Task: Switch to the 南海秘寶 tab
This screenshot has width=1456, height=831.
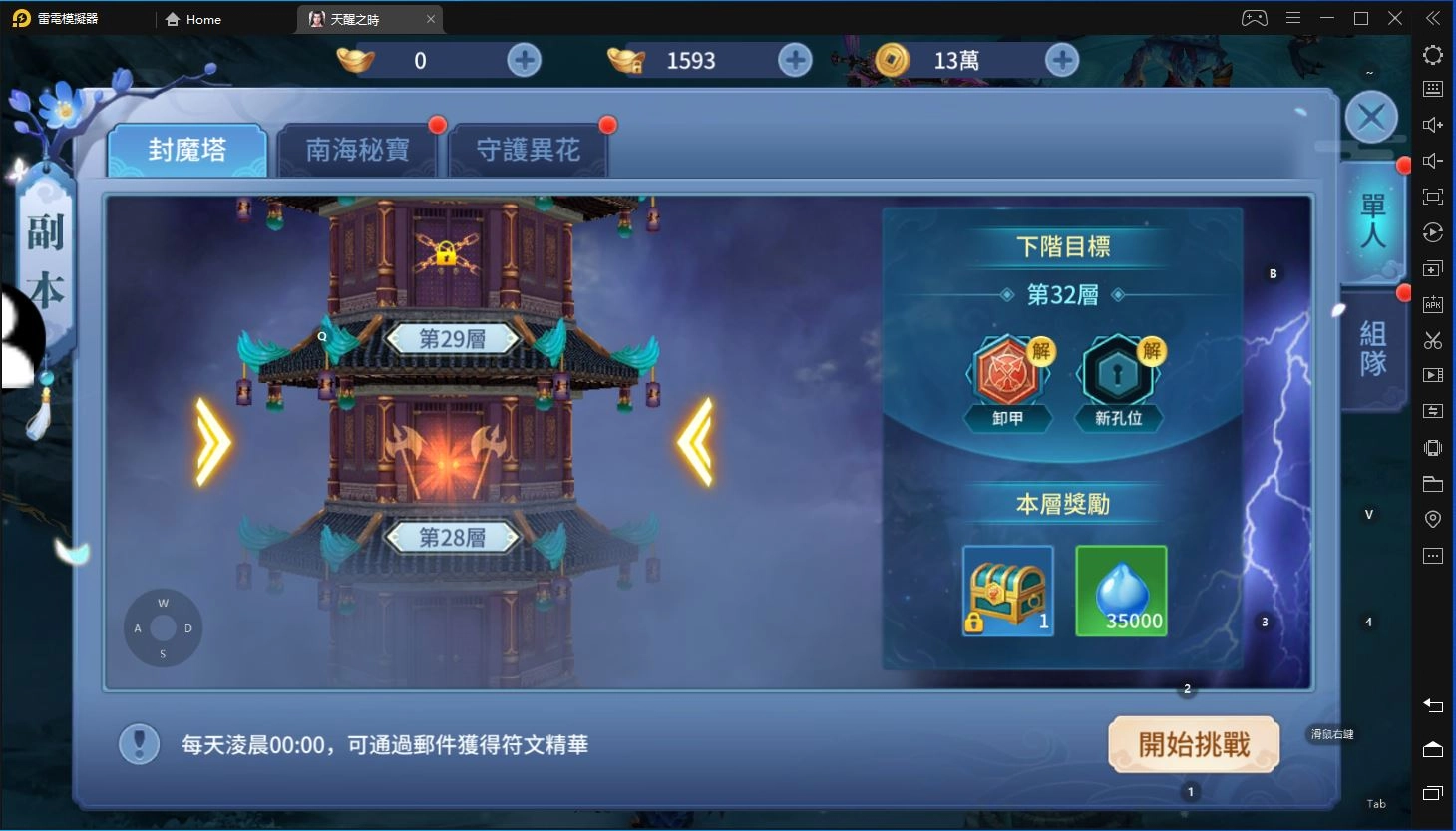Action: click(358, 149)
